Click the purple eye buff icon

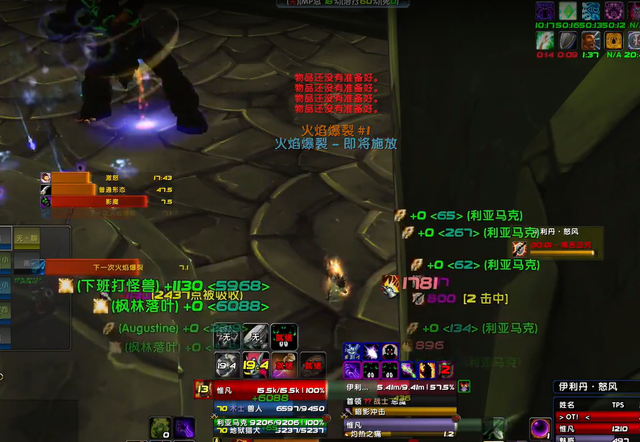click(x=545, y=11)
